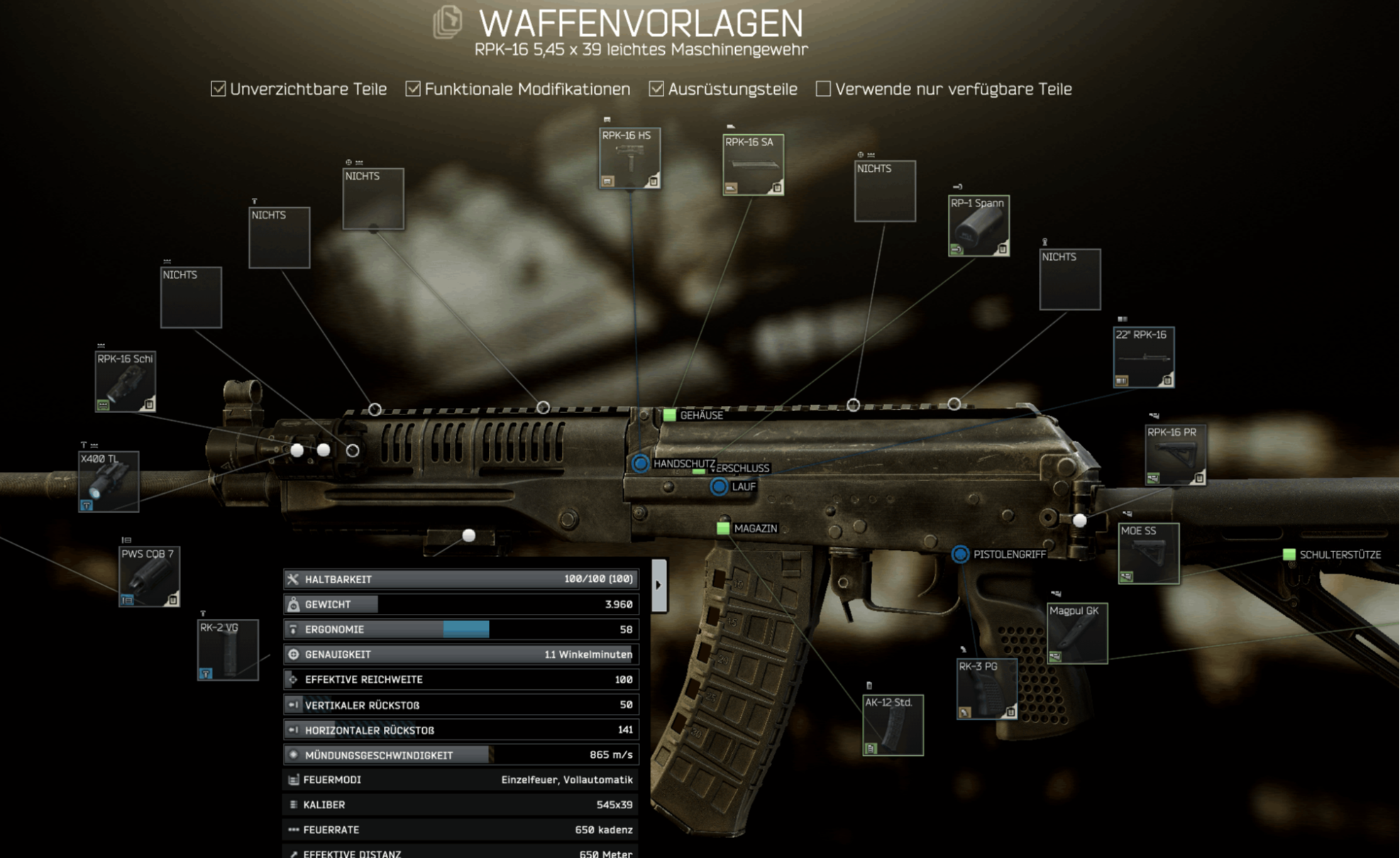Enable Verwende nur verfügbare Teile
Viewport: 1400px width, 858px height.
(x=823, y=89)
